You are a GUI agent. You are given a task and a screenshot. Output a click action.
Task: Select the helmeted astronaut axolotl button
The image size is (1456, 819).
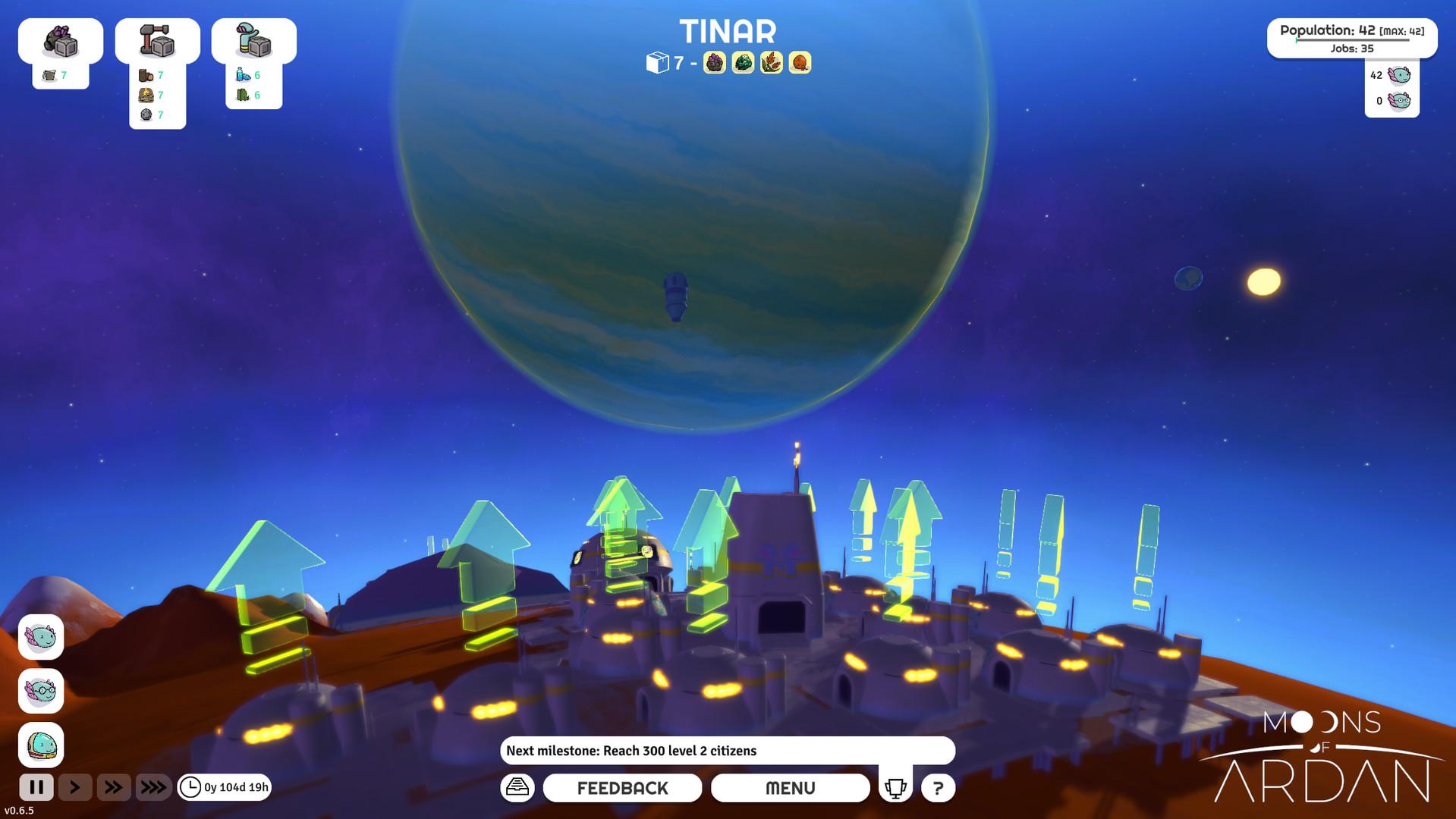pos(41,745)
